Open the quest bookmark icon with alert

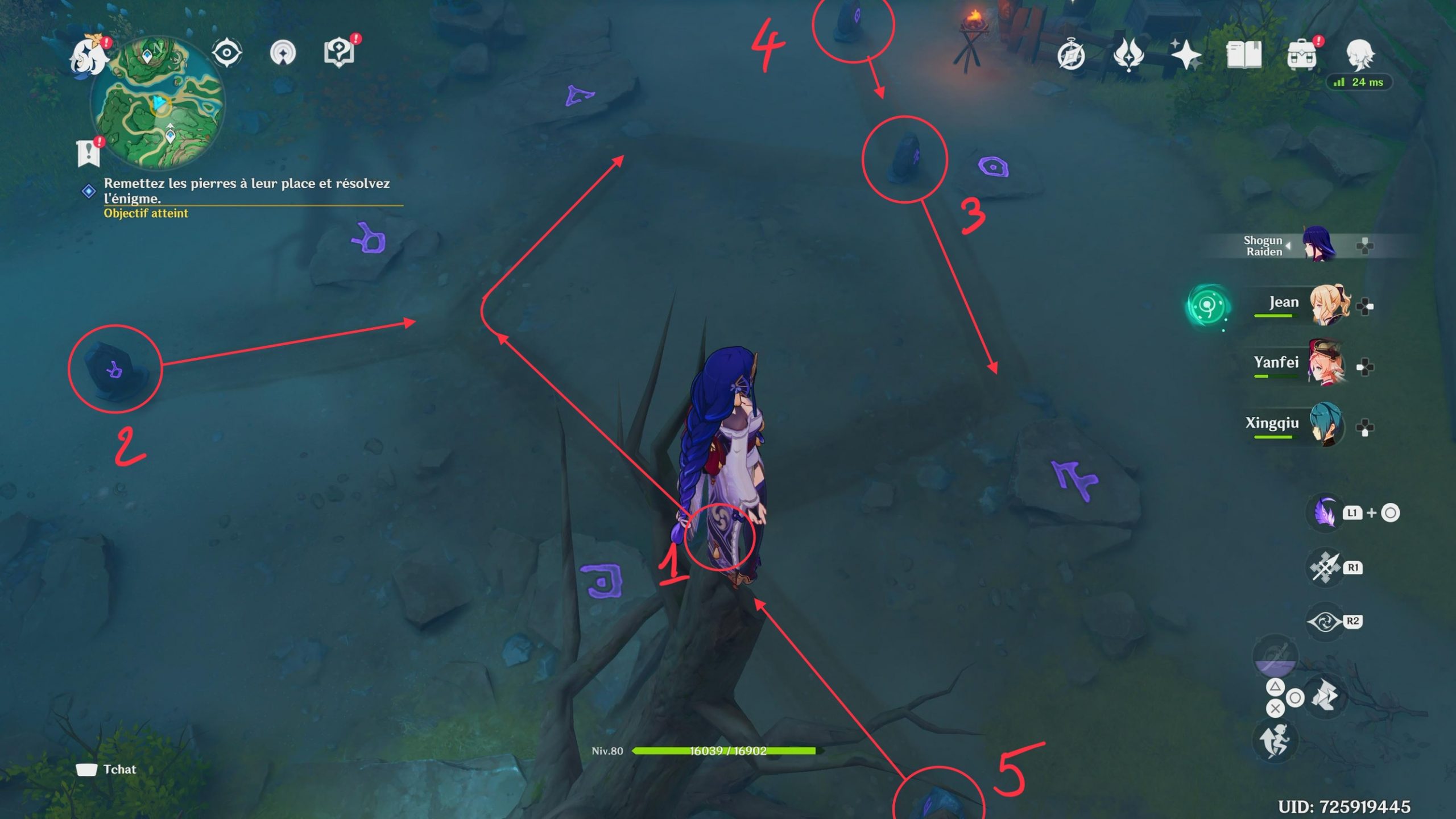88,152
